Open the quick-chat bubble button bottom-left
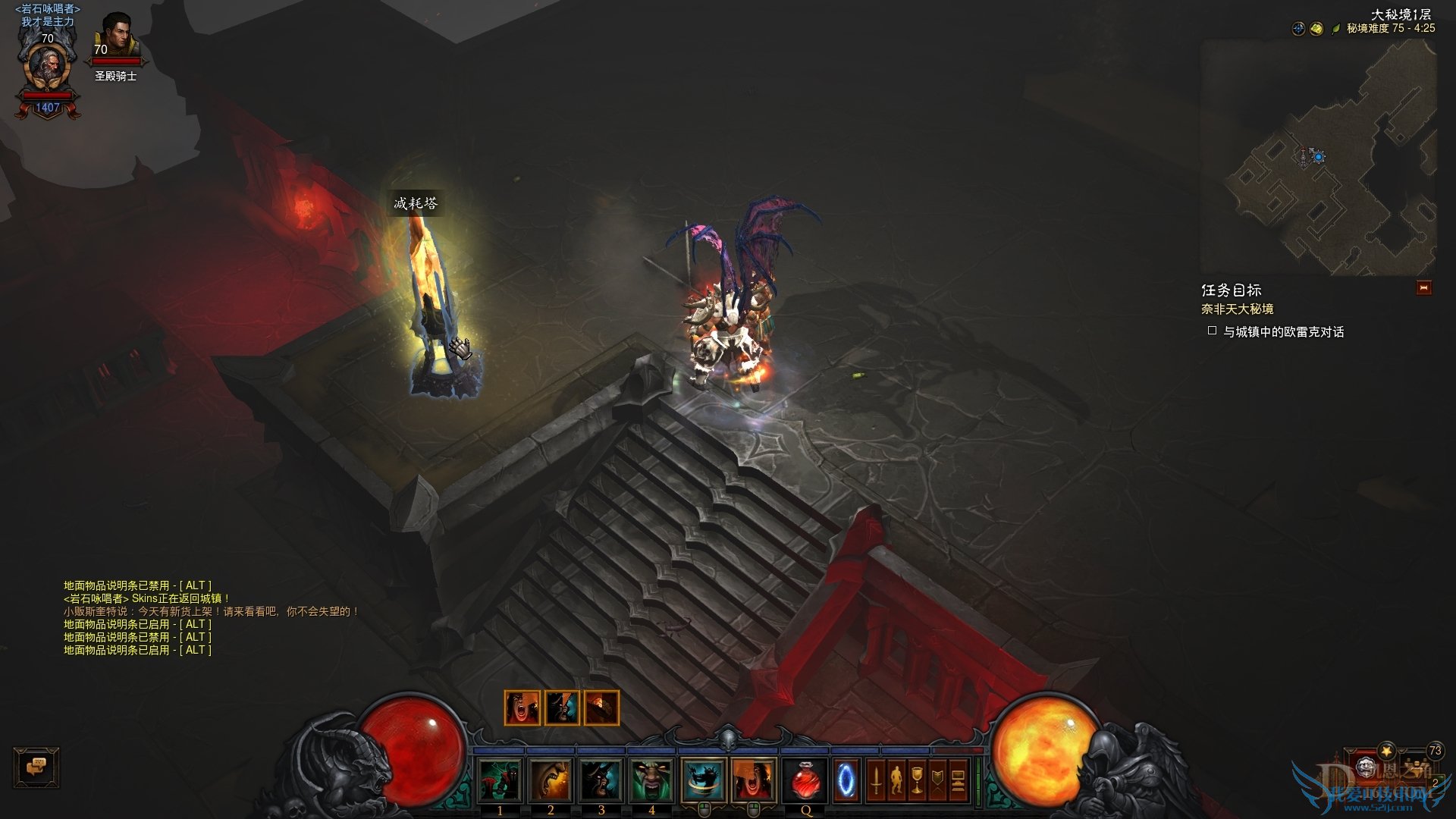Viewport: 1456px width, 819px height. coord(36,768)
